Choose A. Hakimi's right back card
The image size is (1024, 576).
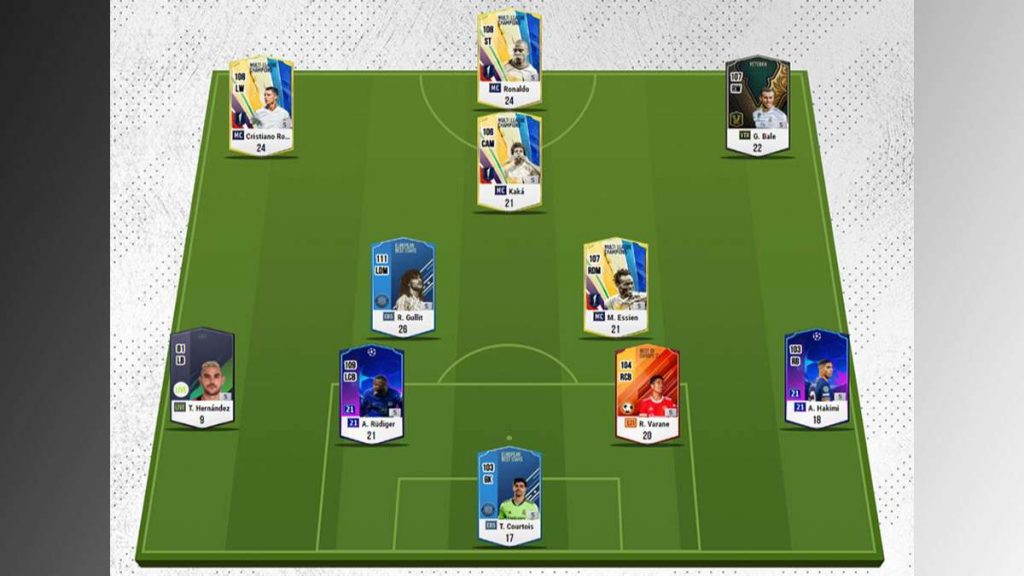coord(816,377)
